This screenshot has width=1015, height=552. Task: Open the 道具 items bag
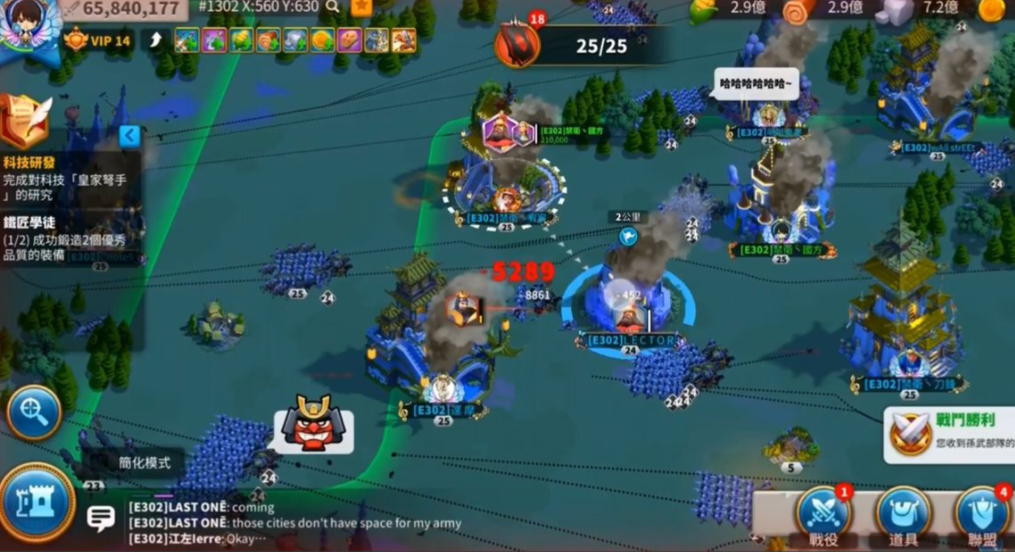click(903, 517)
